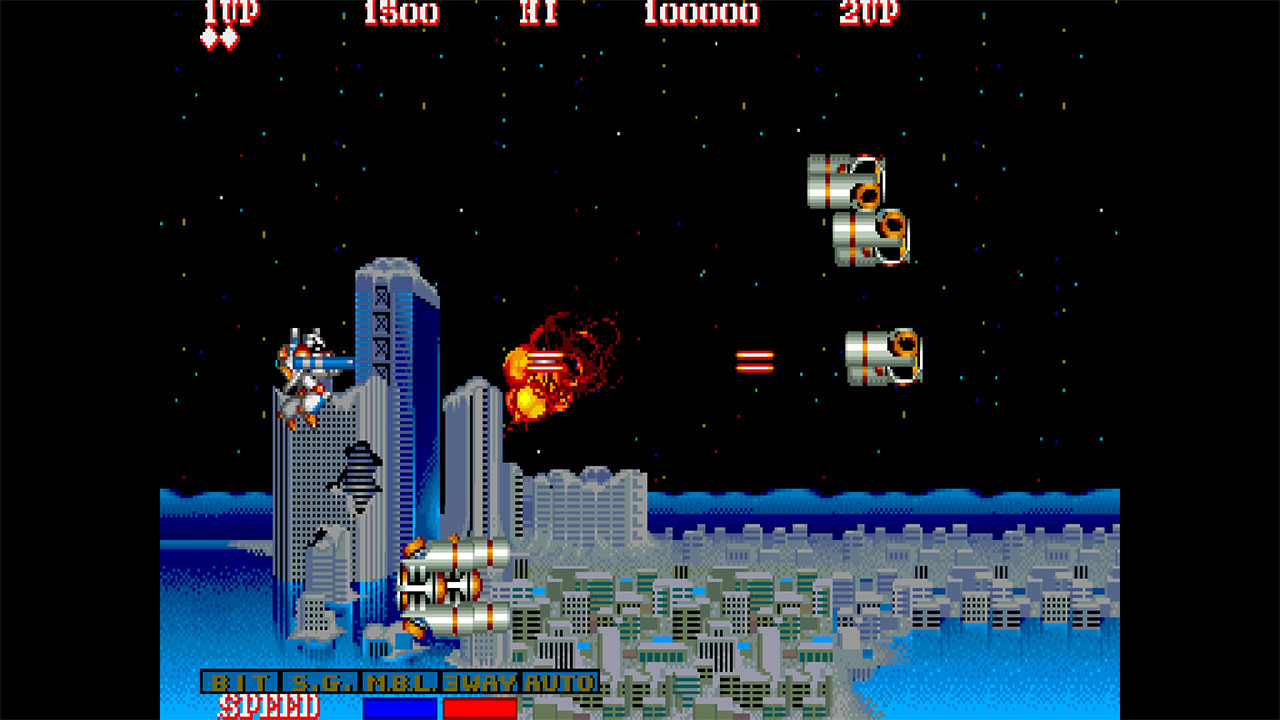This screenshot has height=720, width=1280.
Task: Click the 2UP score label
Action: pyautogui.click(x=870, y=14)
